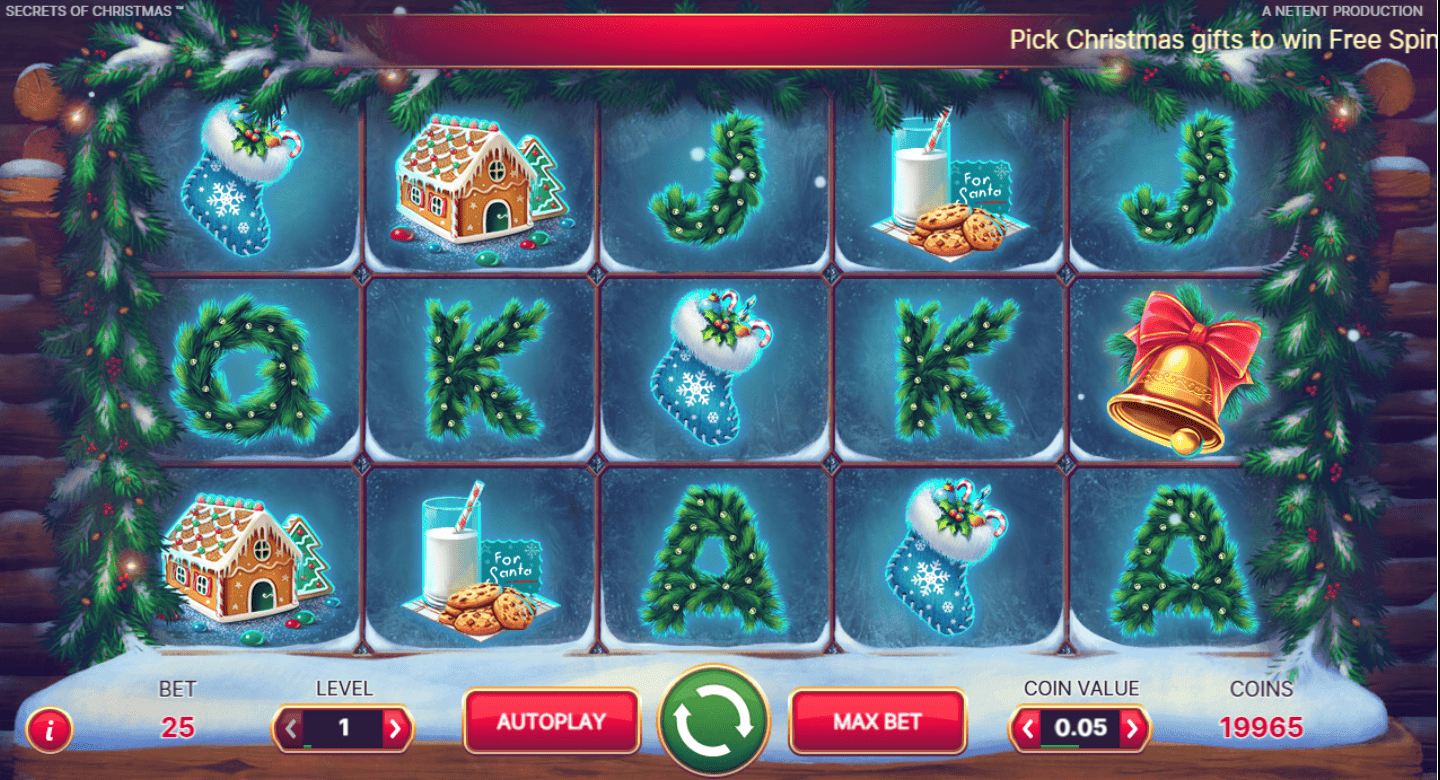Activate Max Bet
The width and height of the screenshot is (1440, 780).
click(878, 724)
